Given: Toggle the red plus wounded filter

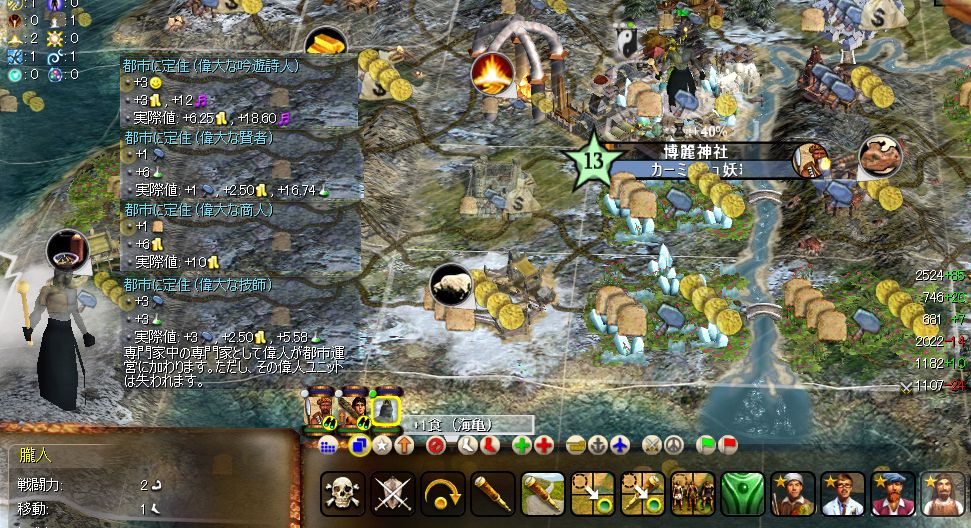Looking at the screenshot, I should 544,445.
